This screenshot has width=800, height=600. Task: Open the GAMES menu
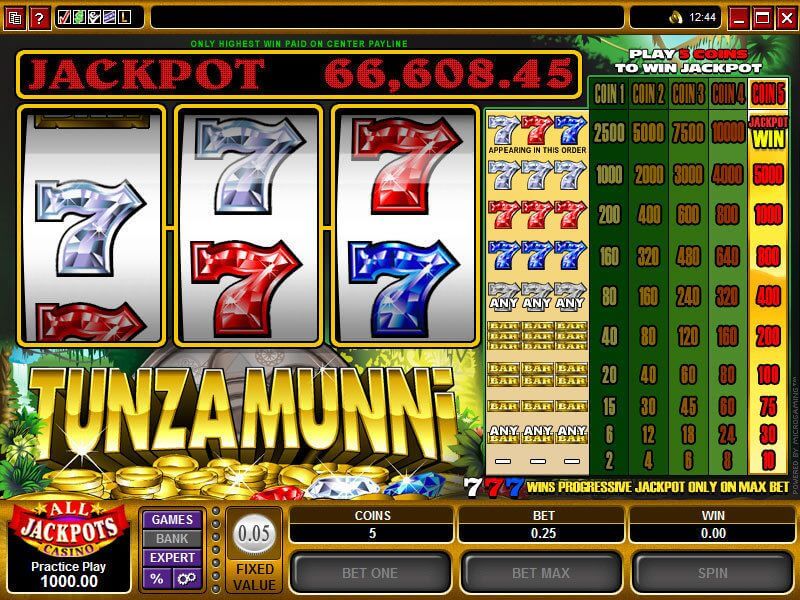pyautogui.click(x=172, y=519)
